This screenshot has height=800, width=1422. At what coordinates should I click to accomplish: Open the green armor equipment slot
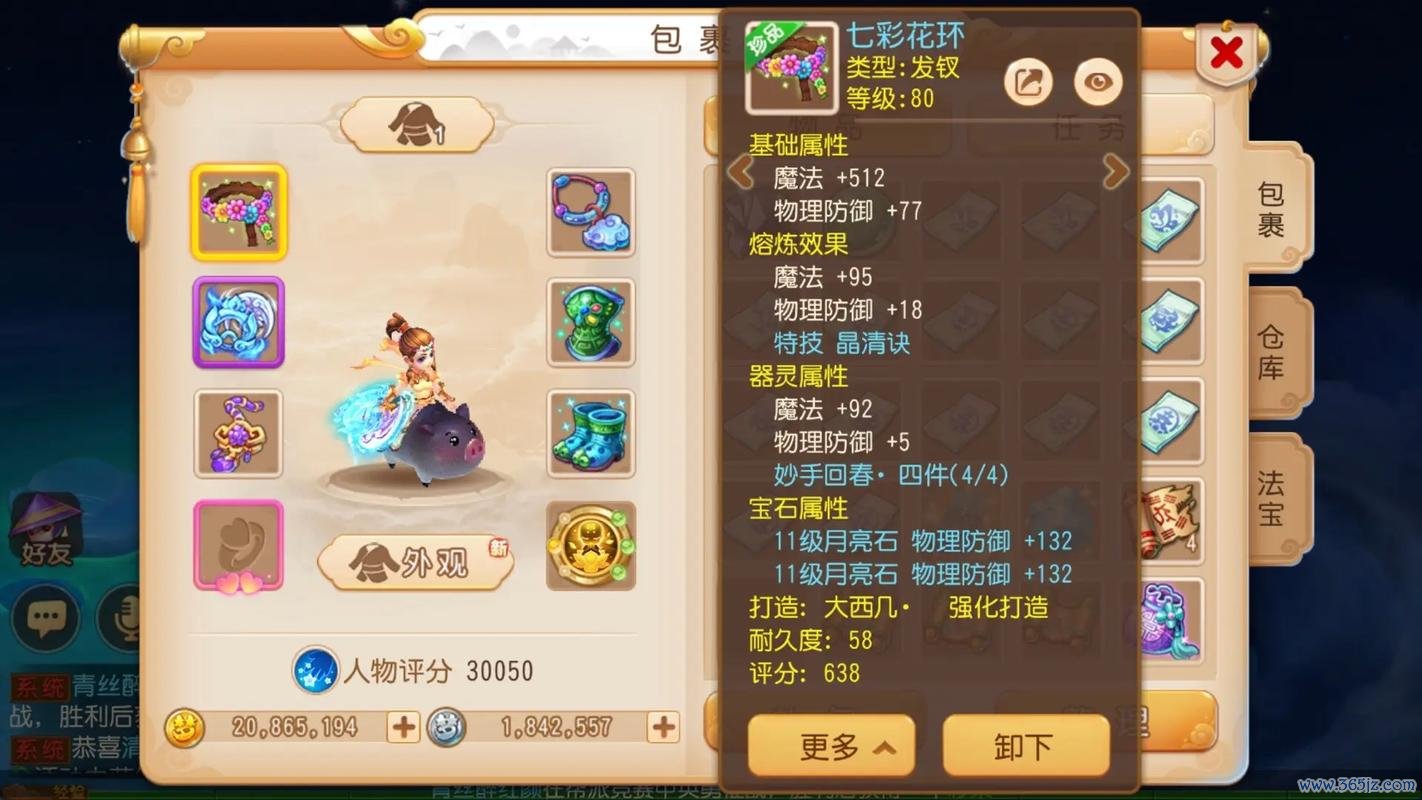[590, 323]
